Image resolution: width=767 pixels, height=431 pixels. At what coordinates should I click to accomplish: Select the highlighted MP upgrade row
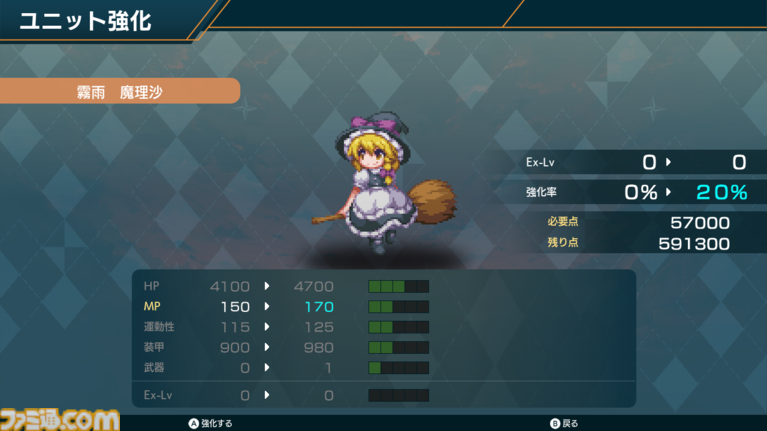click(x=285, y=306)
